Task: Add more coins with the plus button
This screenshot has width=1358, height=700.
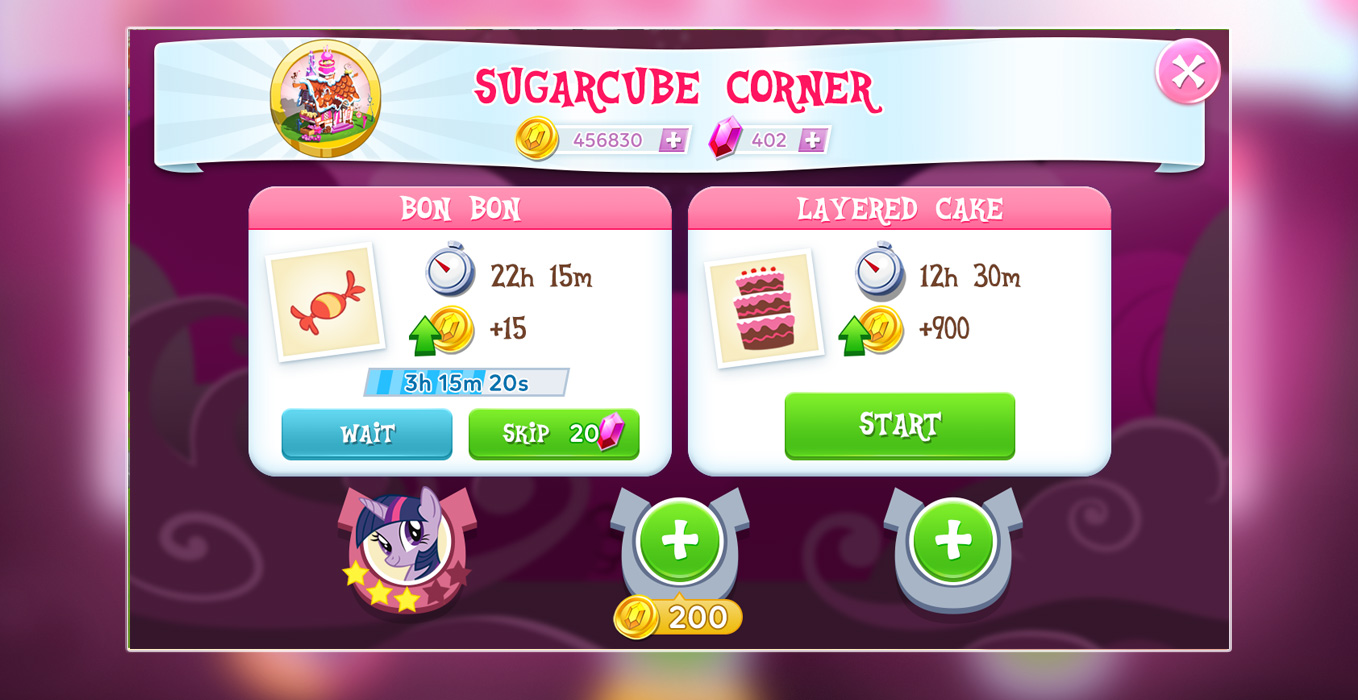Action: [673, 140]
